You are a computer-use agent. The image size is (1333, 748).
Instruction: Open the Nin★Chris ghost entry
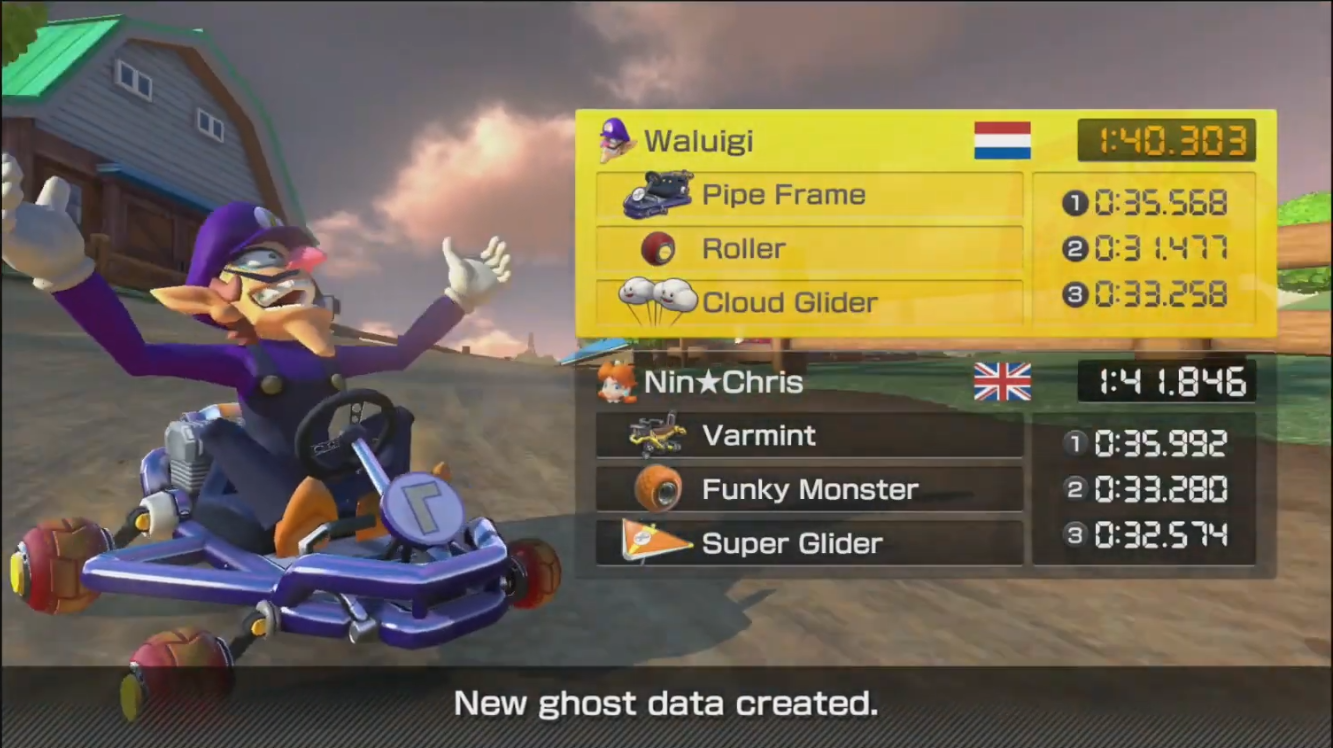pos(722,382)
